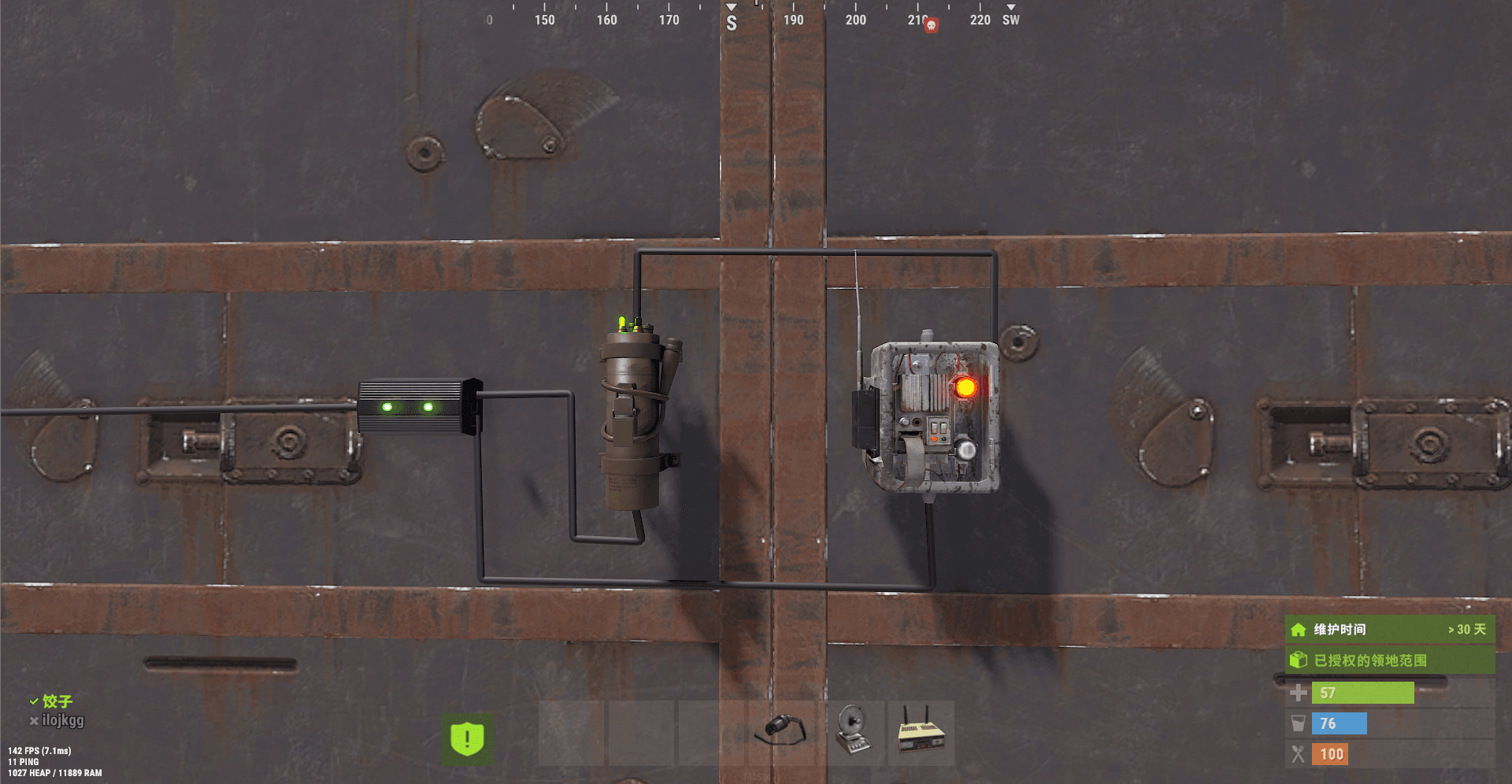Screen dimensions: 1512x784
Task: Select teammate 饺子 in team list
Action: click(57, 701)
